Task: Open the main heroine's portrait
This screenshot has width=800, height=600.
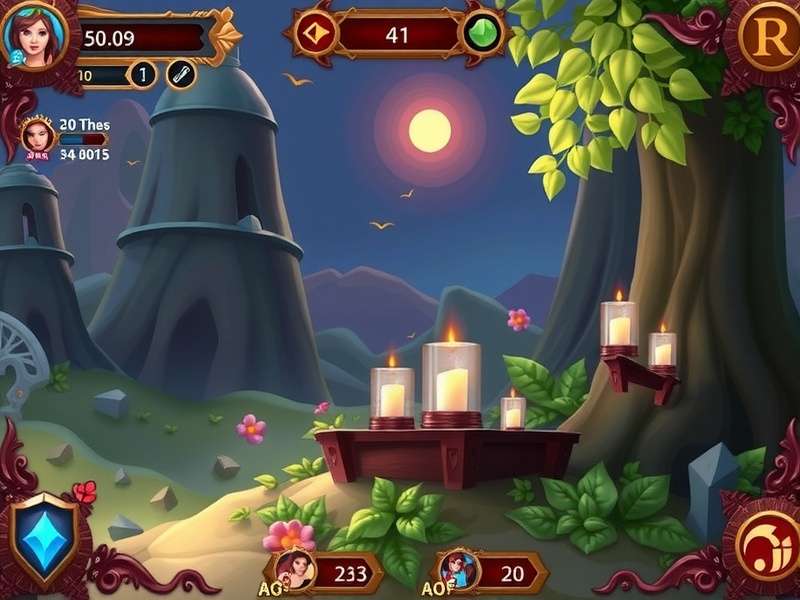Action: point(34,36)
